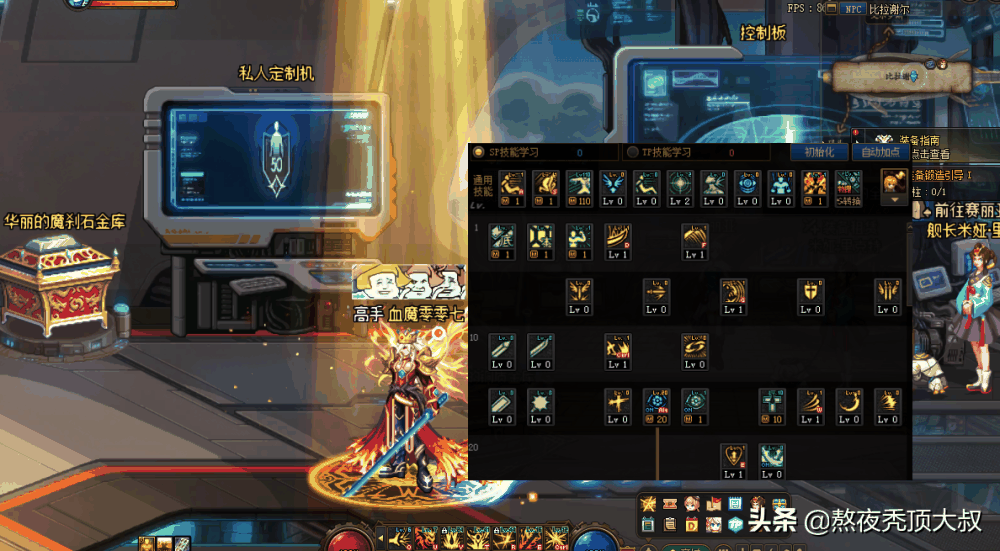Choose the teal cross skill showing 10
The height and width of the screenshot is (551, 1000).
[771, 402]
